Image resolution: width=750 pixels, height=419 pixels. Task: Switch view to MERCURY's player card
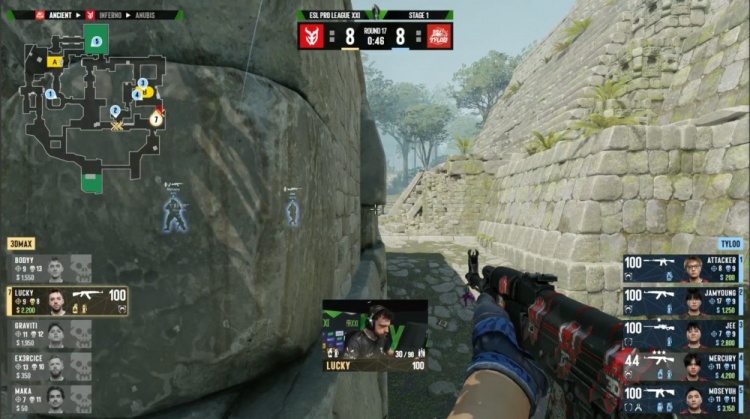click(682, 366)
